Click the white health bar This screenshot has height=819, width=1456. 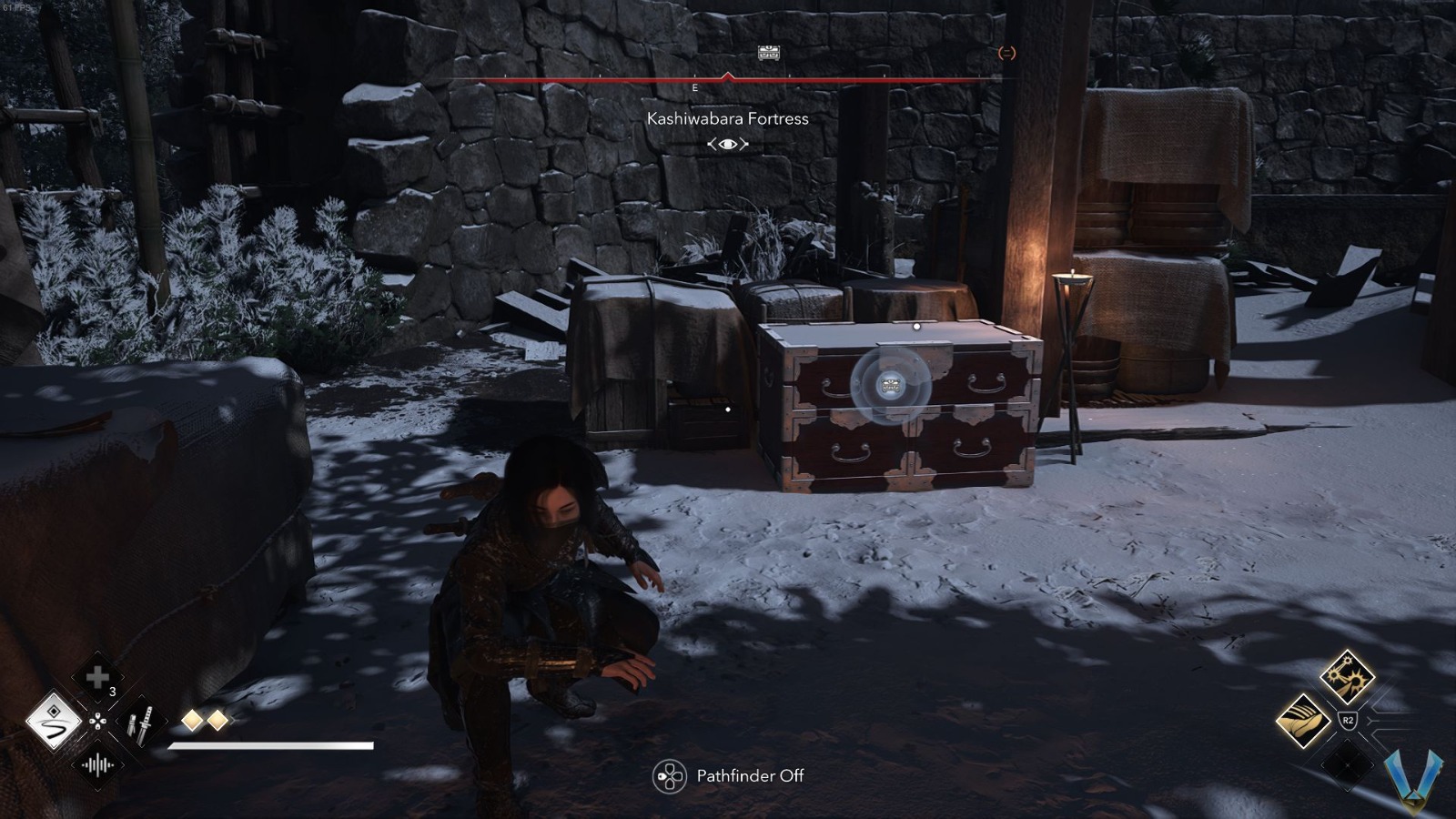coord(268,744)
